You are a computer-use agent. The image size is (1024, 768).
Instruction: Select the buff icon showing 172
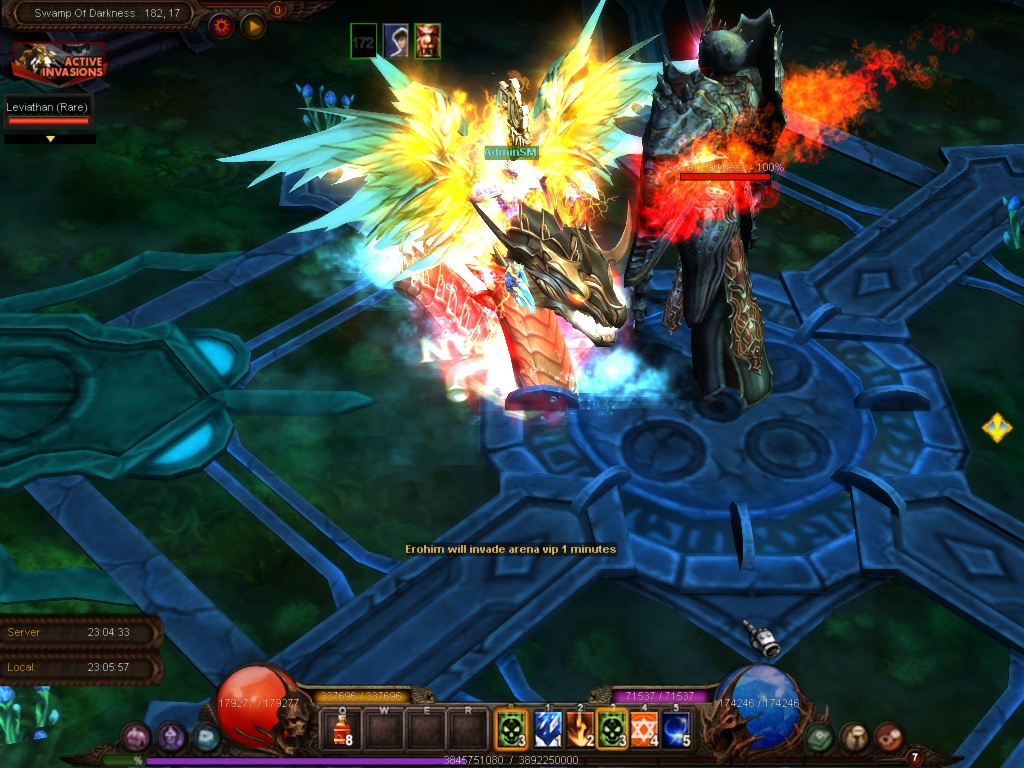pyautogui.click(x=364, y=41)
